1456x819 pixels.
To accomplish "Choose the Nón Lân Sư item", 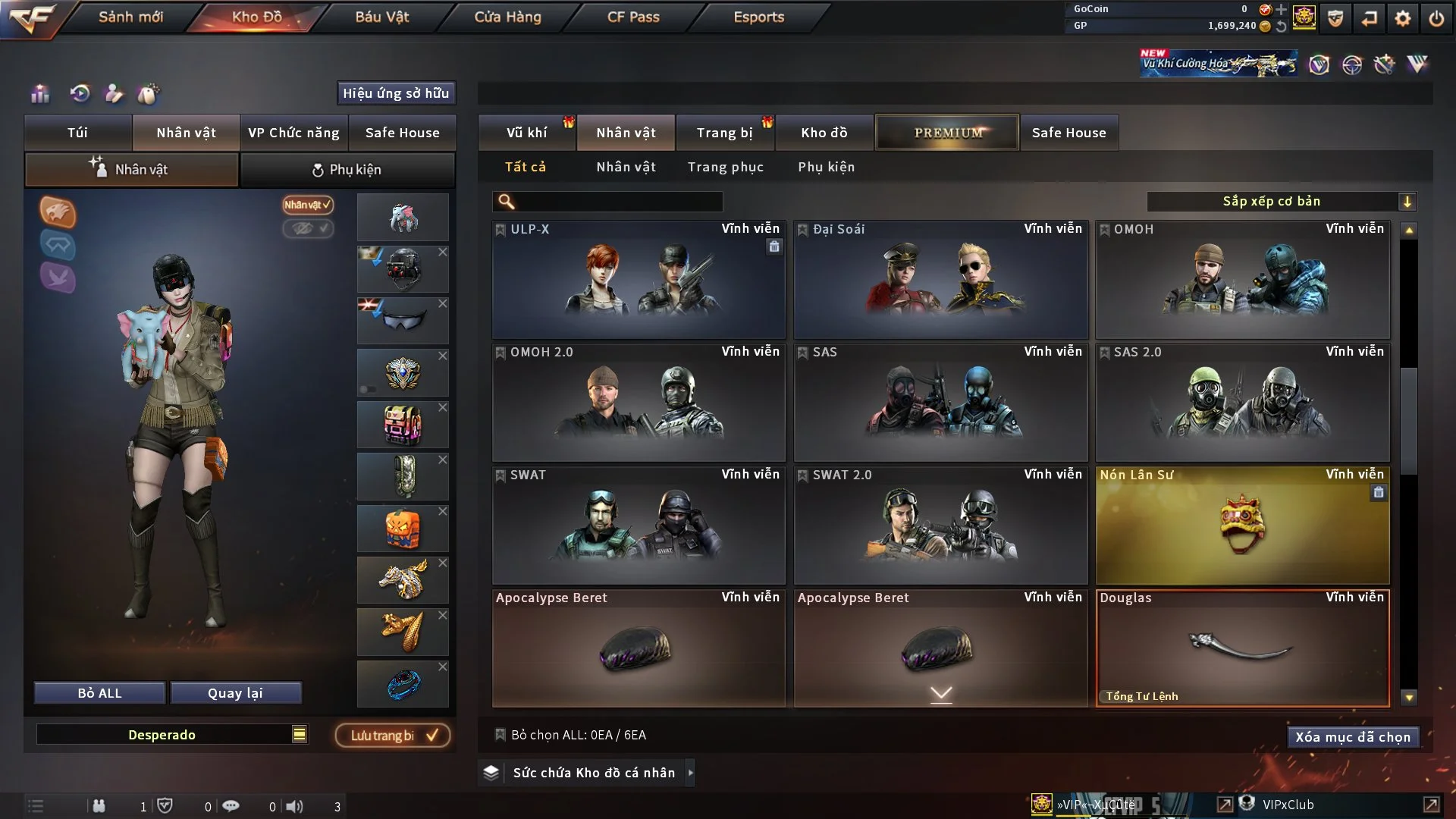I will click(1242, 526).
